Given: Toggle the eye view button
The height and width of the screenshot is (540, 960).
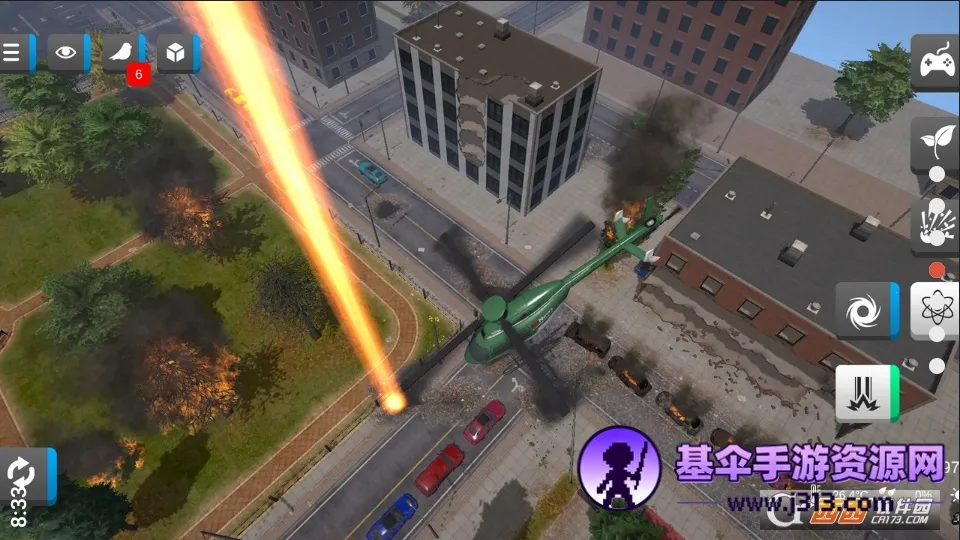Looking at the screenshot, I should click(66, 53).
